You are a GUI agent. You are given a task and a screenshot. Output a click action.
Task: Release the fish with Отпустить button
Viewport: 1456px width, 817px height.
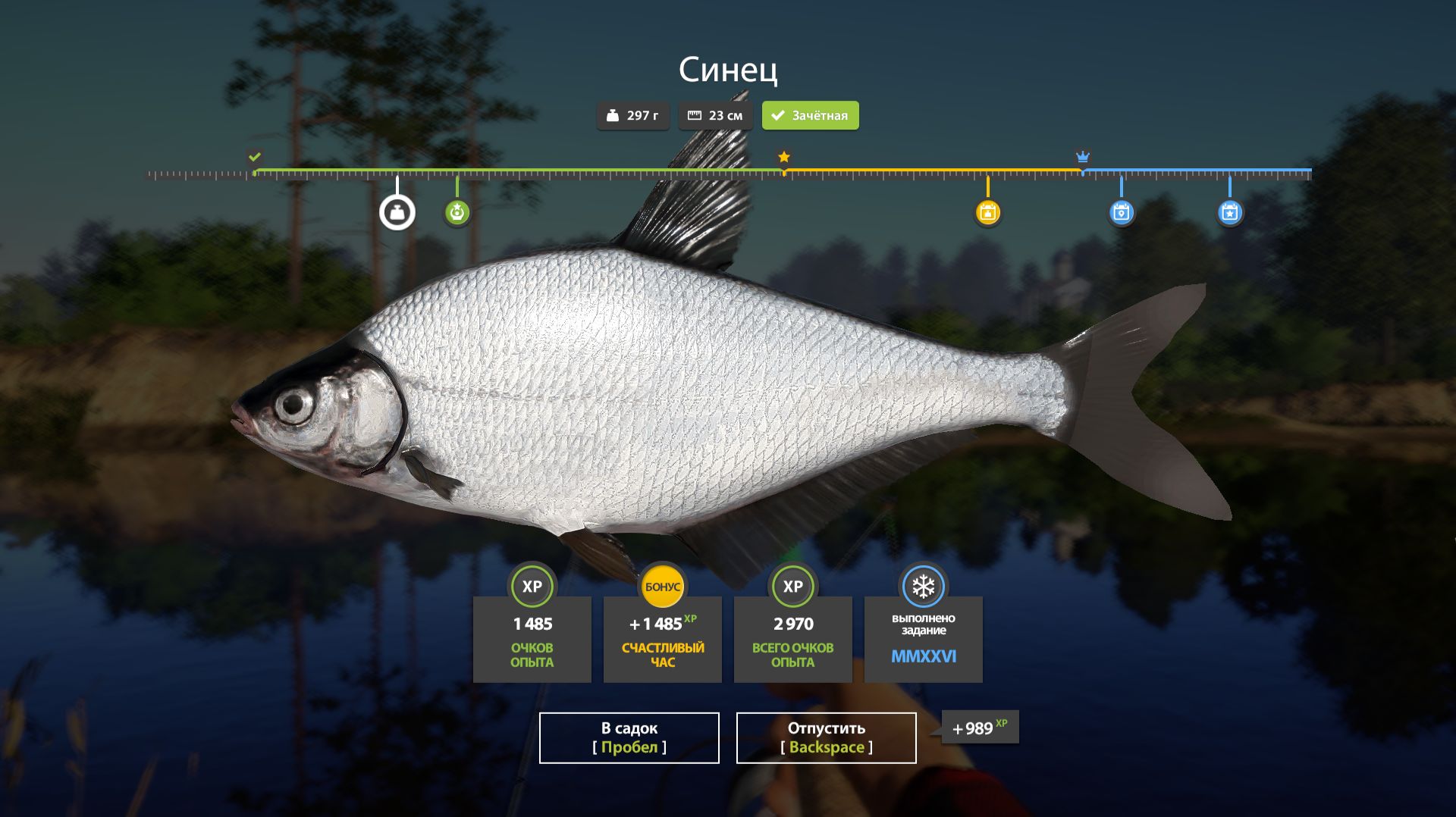[x=826, y=737]
